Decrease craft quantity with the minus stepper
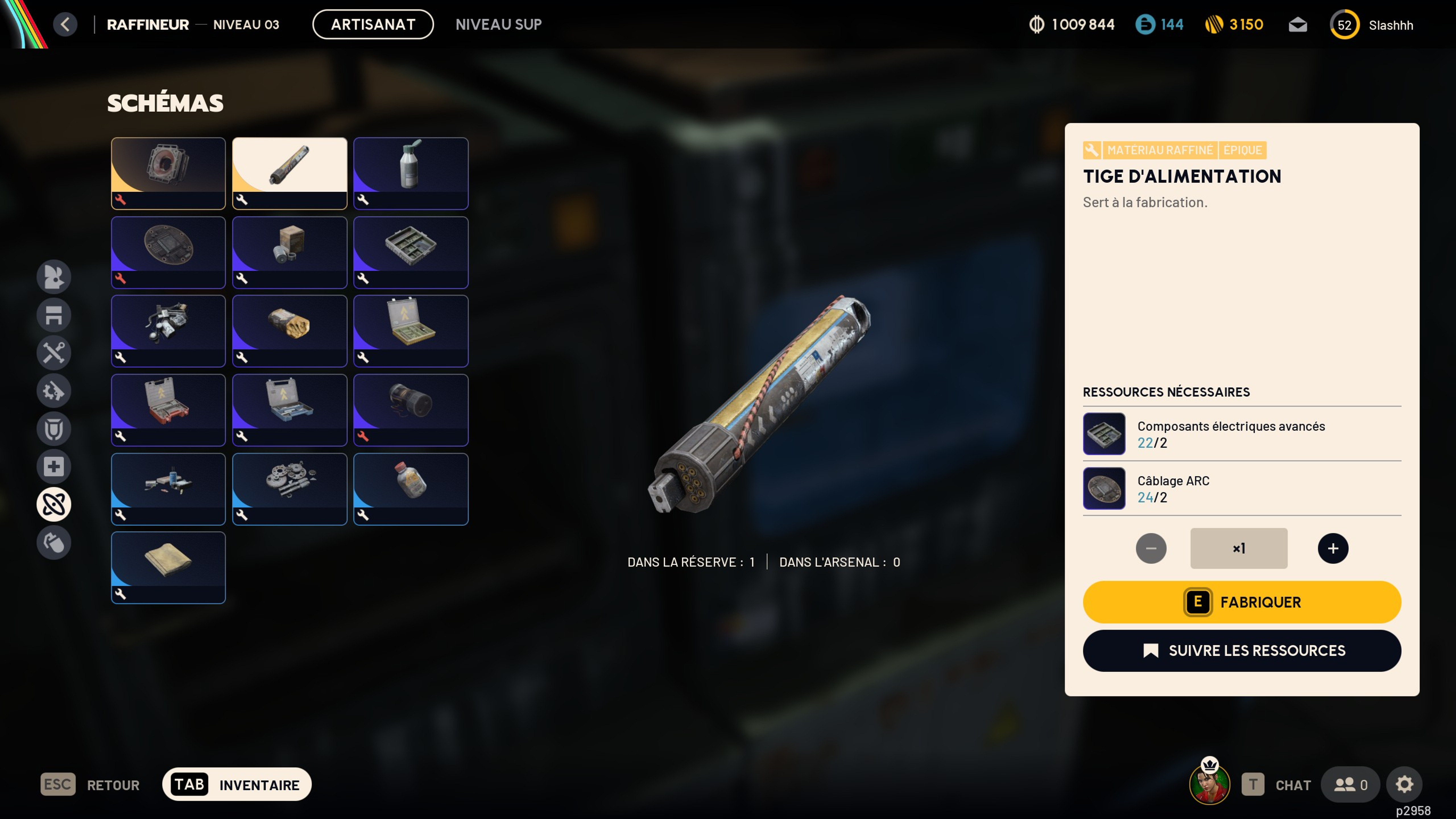The width and height of the screenshot is (1456, 819). pos(1151,548)
